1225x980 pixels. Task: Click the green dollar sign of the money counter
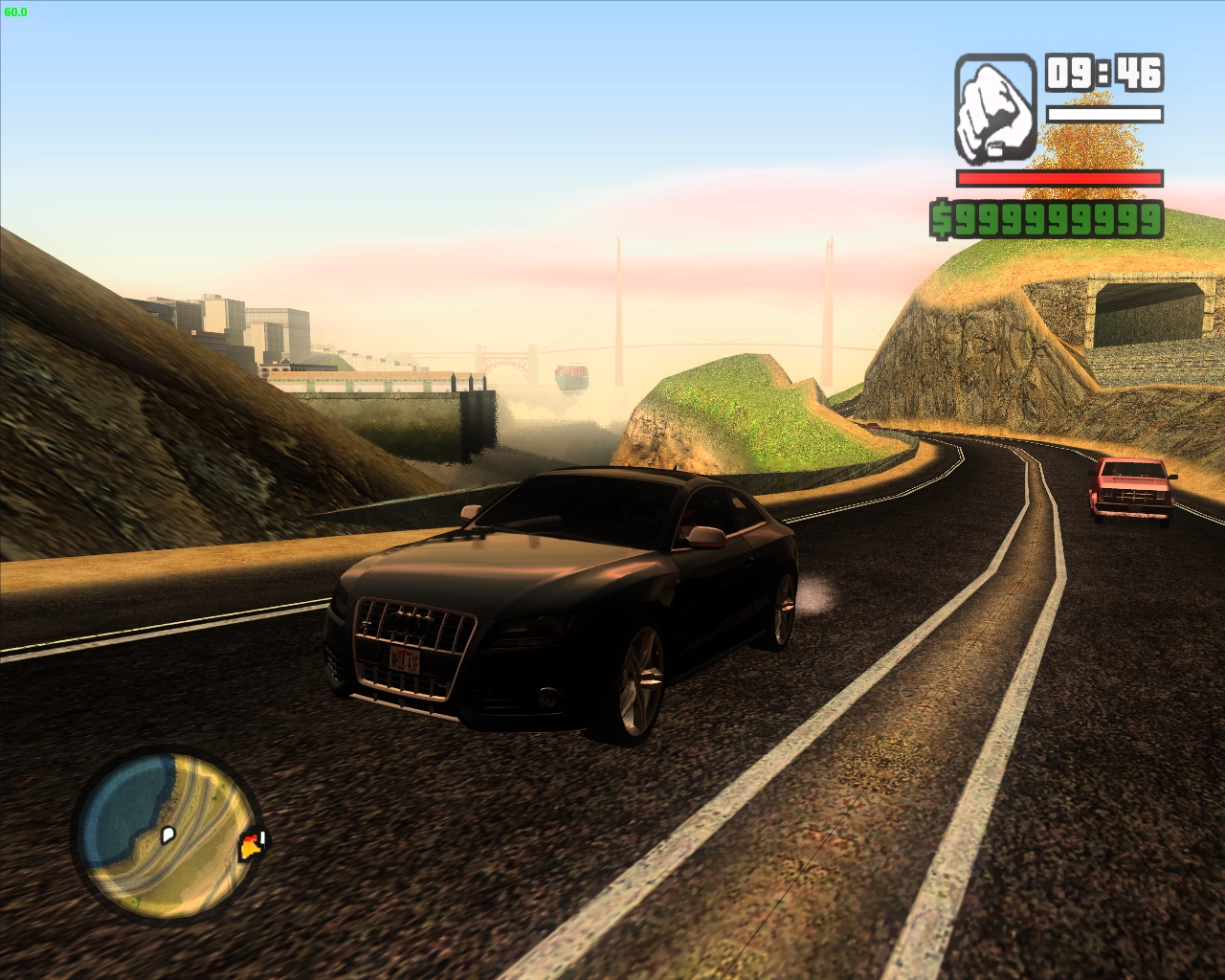coord(942,220)
